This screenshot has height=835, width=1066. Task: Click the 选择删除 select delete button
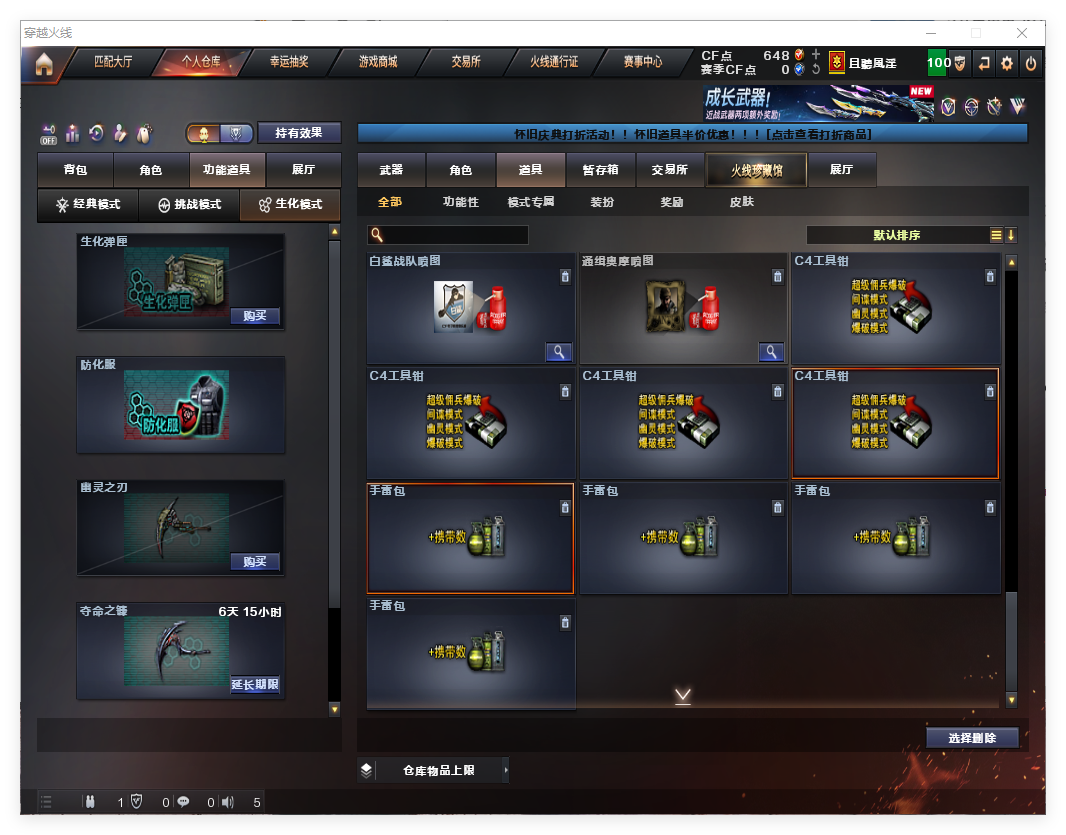(972, 738)
